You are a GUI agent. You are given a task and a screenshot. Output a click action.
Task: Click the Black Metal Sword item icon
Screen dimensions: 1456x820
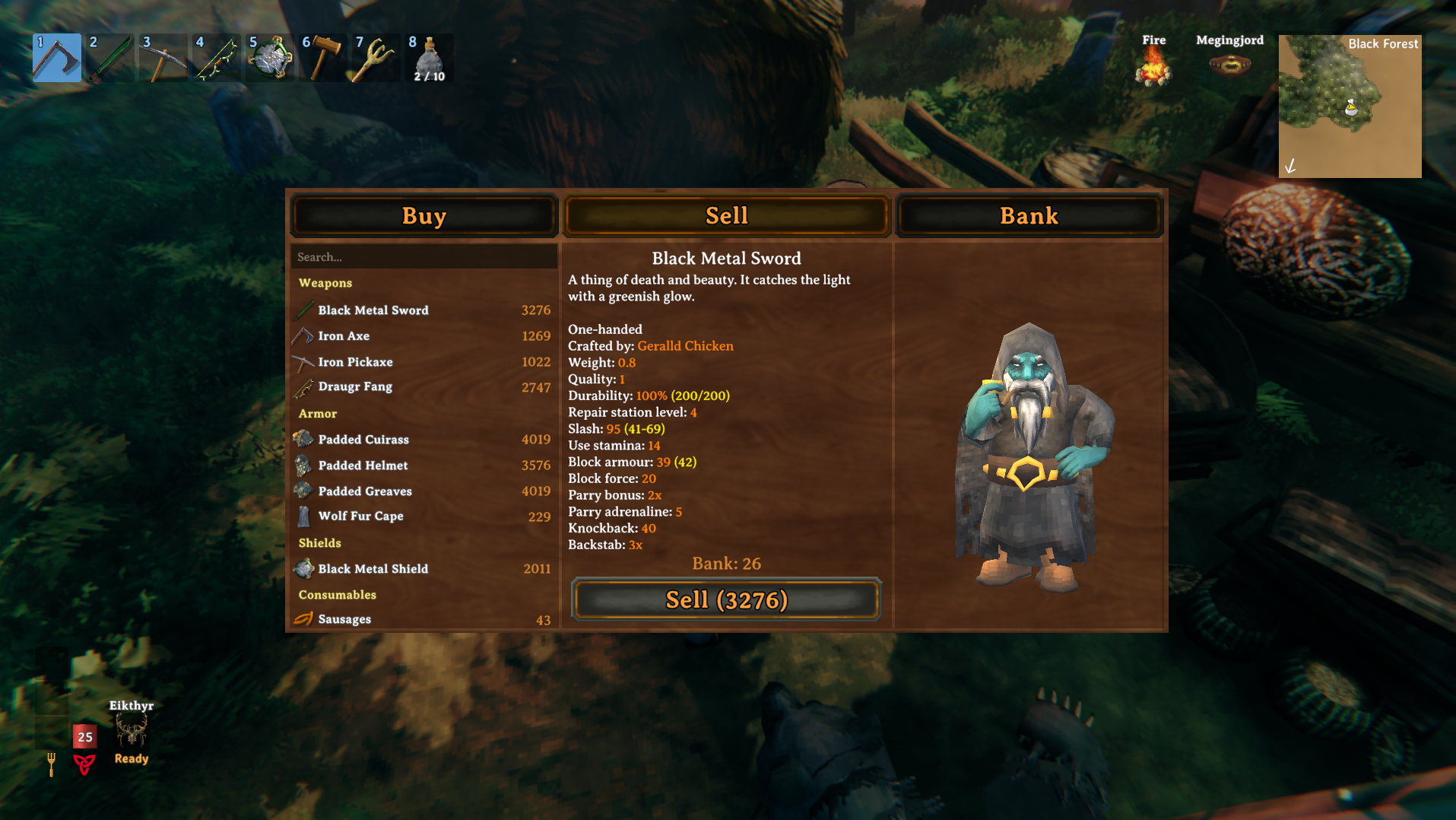point(305,310)
